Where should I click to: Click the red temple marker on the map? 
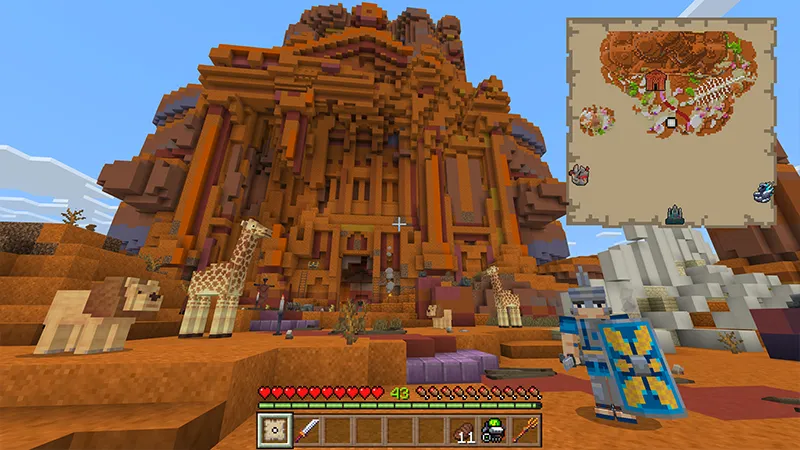[x=656, y=80]
